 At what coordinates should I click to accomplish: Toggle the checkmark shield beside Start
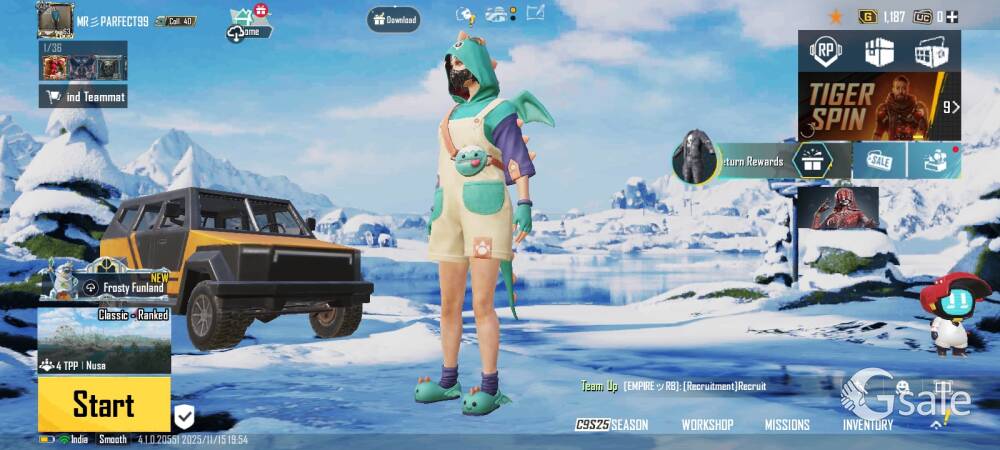click(x=184, y=416)
